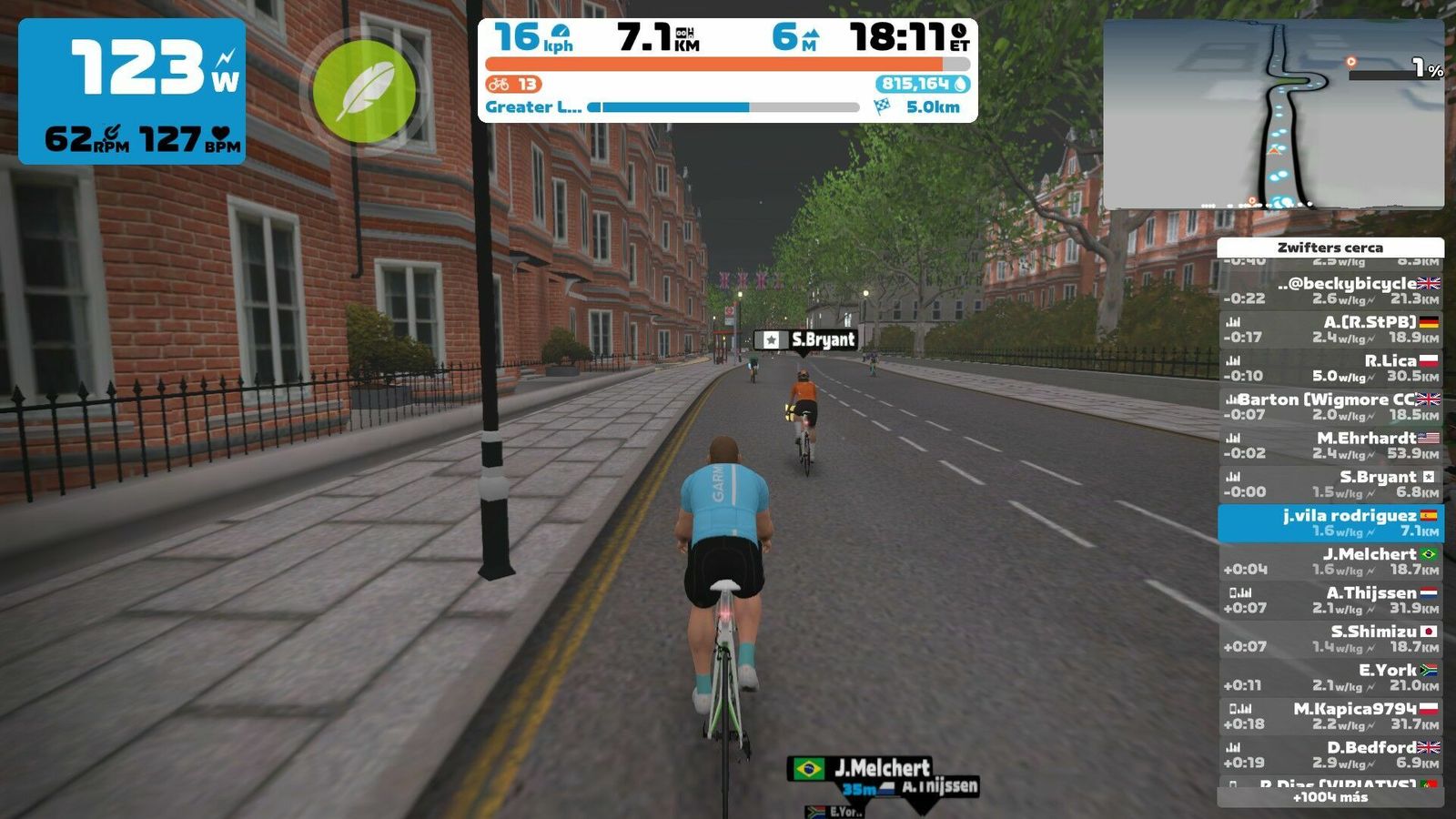Activate the feather lightweight power-up
Image resolution: width=1456 pixels, height=819 pixels.
click(364, 91)
